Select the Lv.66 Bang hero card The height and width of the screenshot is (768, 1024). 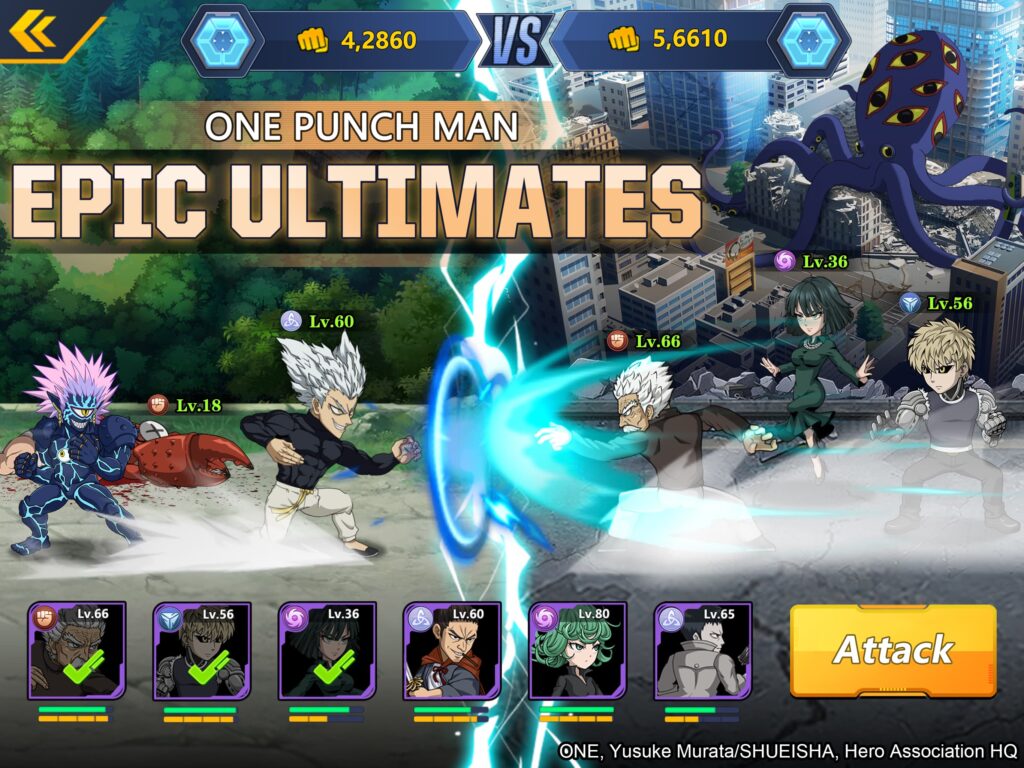[76, 651]
